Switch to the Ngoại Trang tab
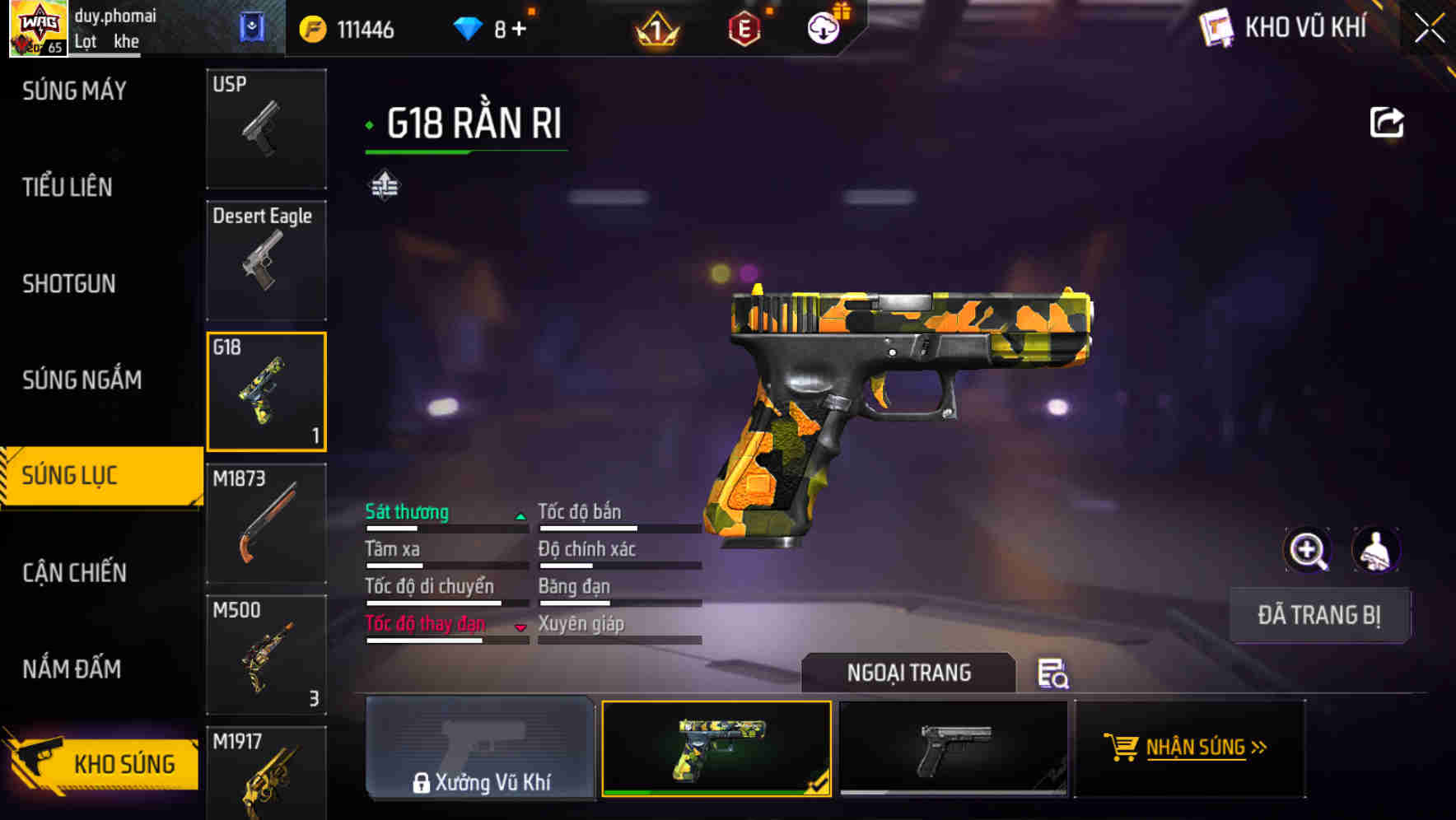The height and width of the screenshot is (820, 1456). tap(909, 673)
